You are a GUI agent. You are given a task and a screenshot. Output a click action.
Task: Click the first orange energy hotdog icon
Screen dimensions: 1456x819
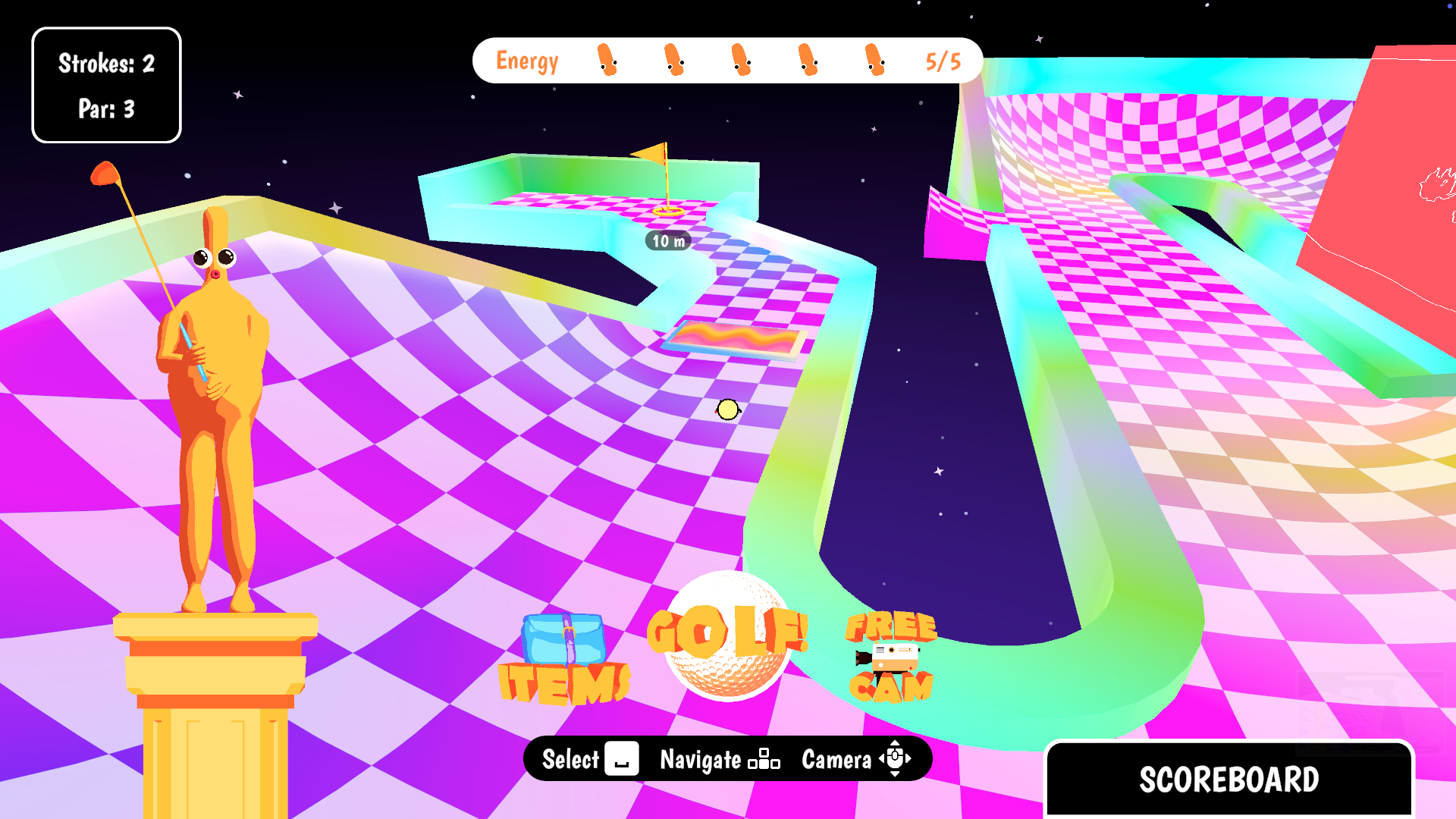coord(607,61)
